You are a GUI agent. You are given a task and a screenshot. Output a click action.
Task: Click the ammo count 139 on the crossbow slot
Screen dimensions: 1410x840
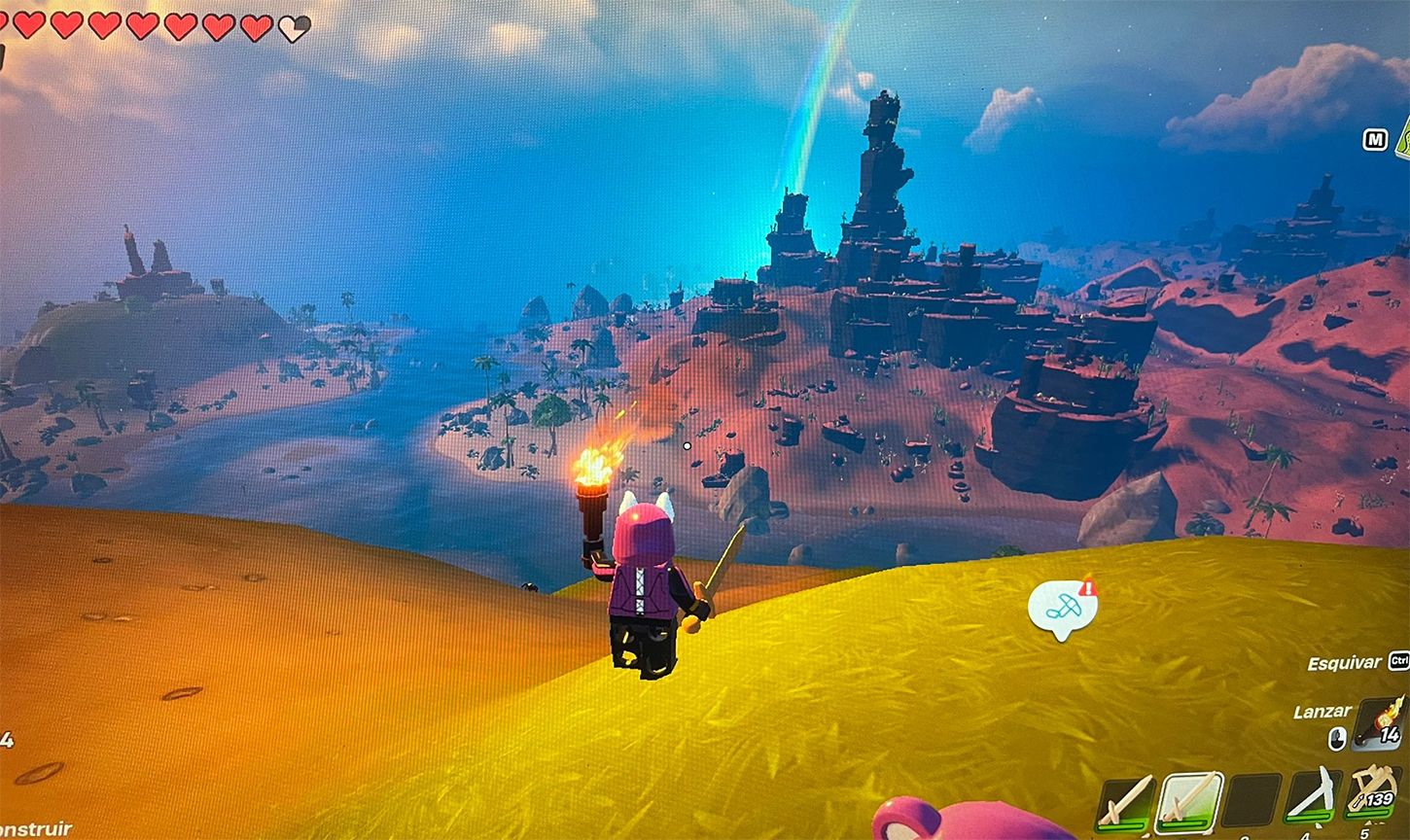(x=1380, y=799)
